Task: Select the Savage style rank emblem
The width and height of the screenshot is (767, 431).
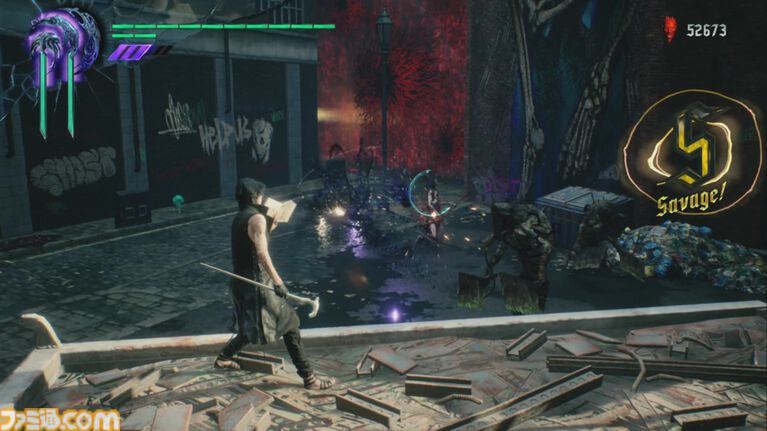Action: click(x=691, y=154)
